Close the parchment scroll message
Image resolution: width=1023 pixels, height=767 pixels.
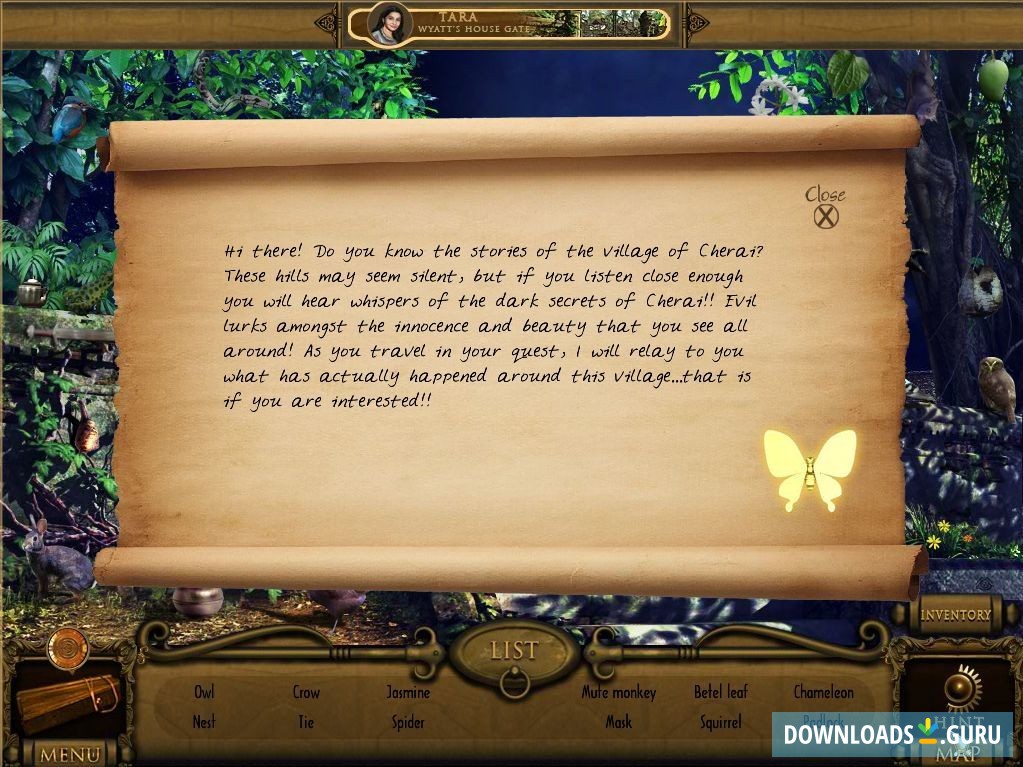pyautogui.click(x=826, y=215)
